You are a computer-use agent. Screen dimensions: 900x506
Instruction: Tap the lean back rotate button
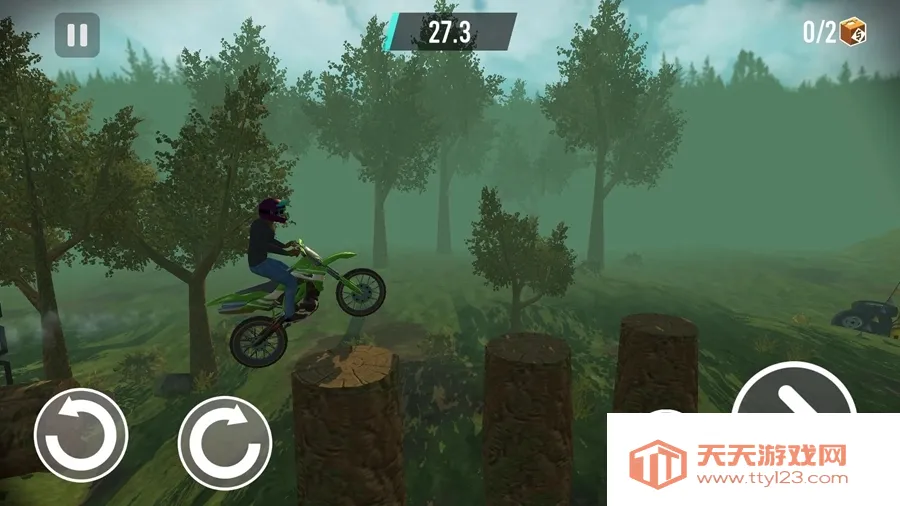pyautogui.click(x=81, y=435)
